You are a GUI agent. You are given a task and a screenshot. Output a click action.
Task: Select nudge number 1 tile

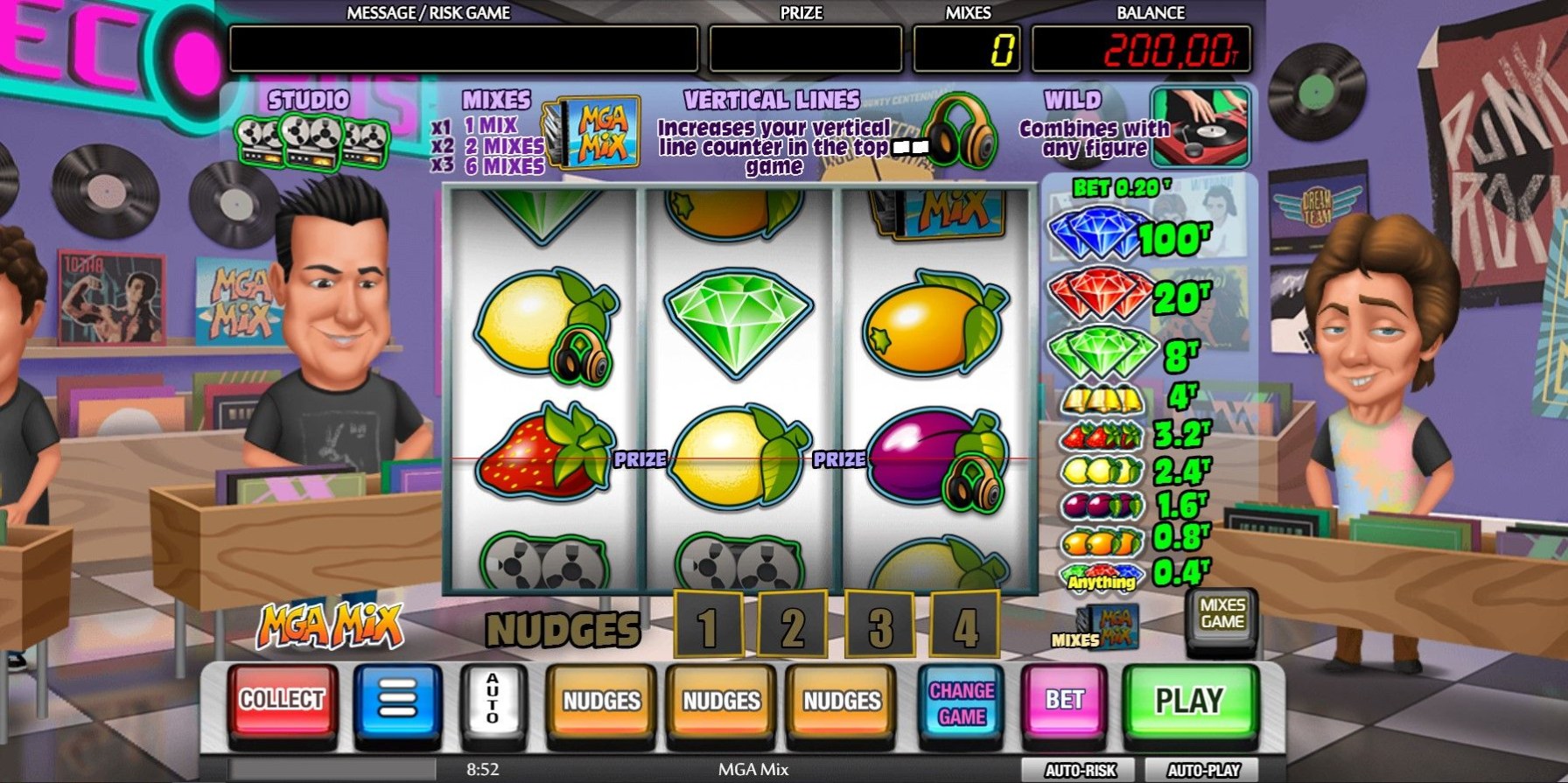(707, 626)
